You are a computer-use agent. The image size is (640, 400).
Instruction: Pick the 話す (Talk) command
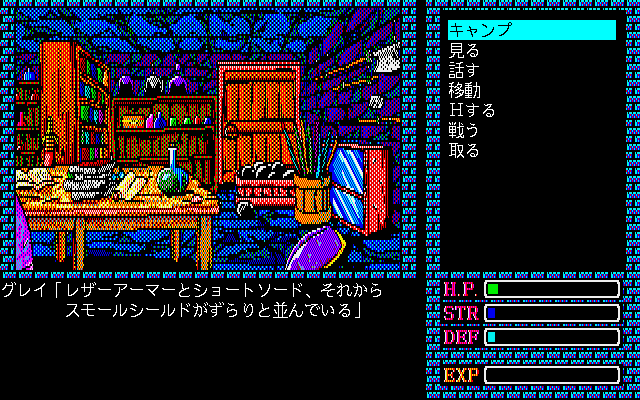[x=464, y=70]
